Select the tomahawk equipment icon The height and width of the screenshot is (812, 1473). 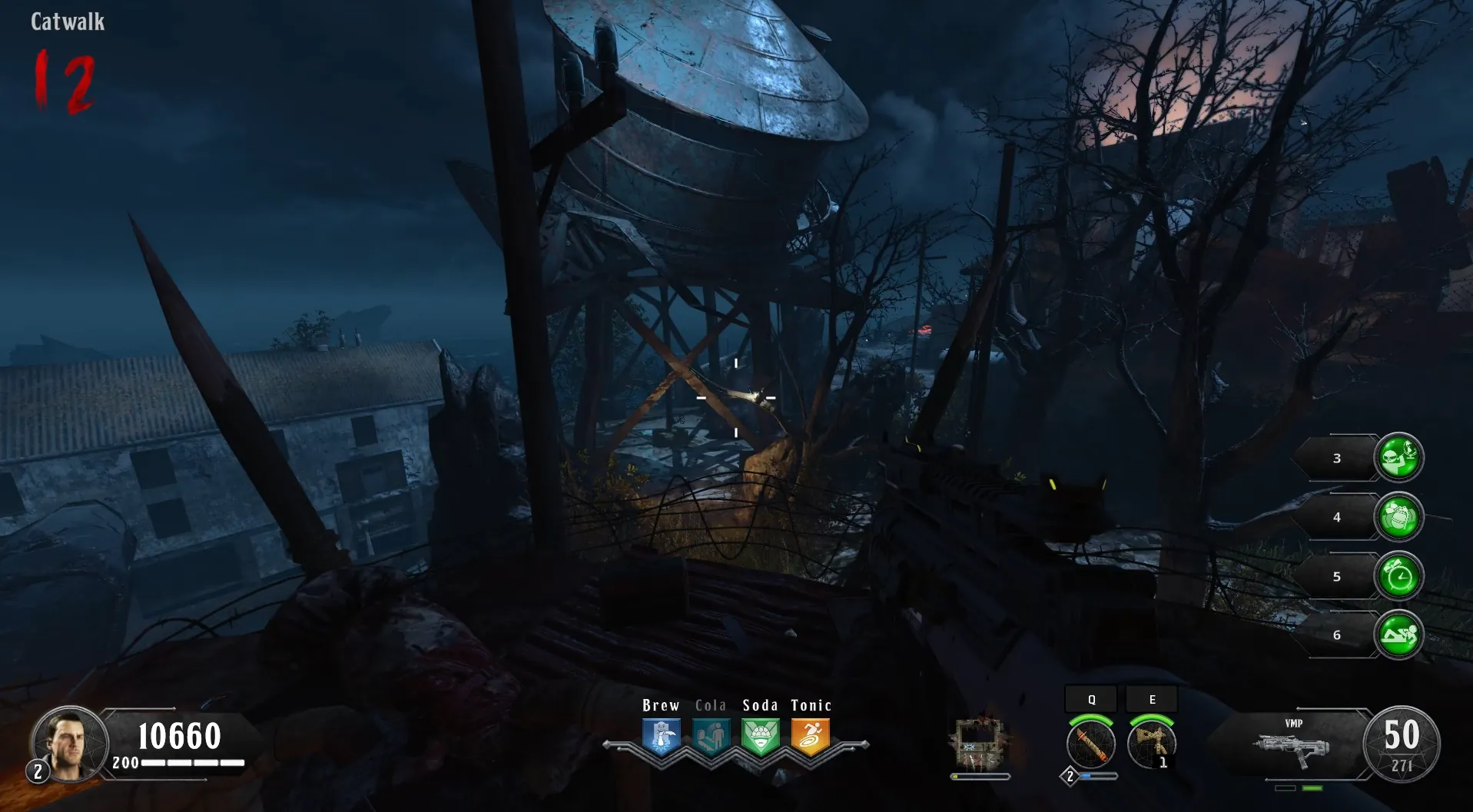(x=1151, y=743)
